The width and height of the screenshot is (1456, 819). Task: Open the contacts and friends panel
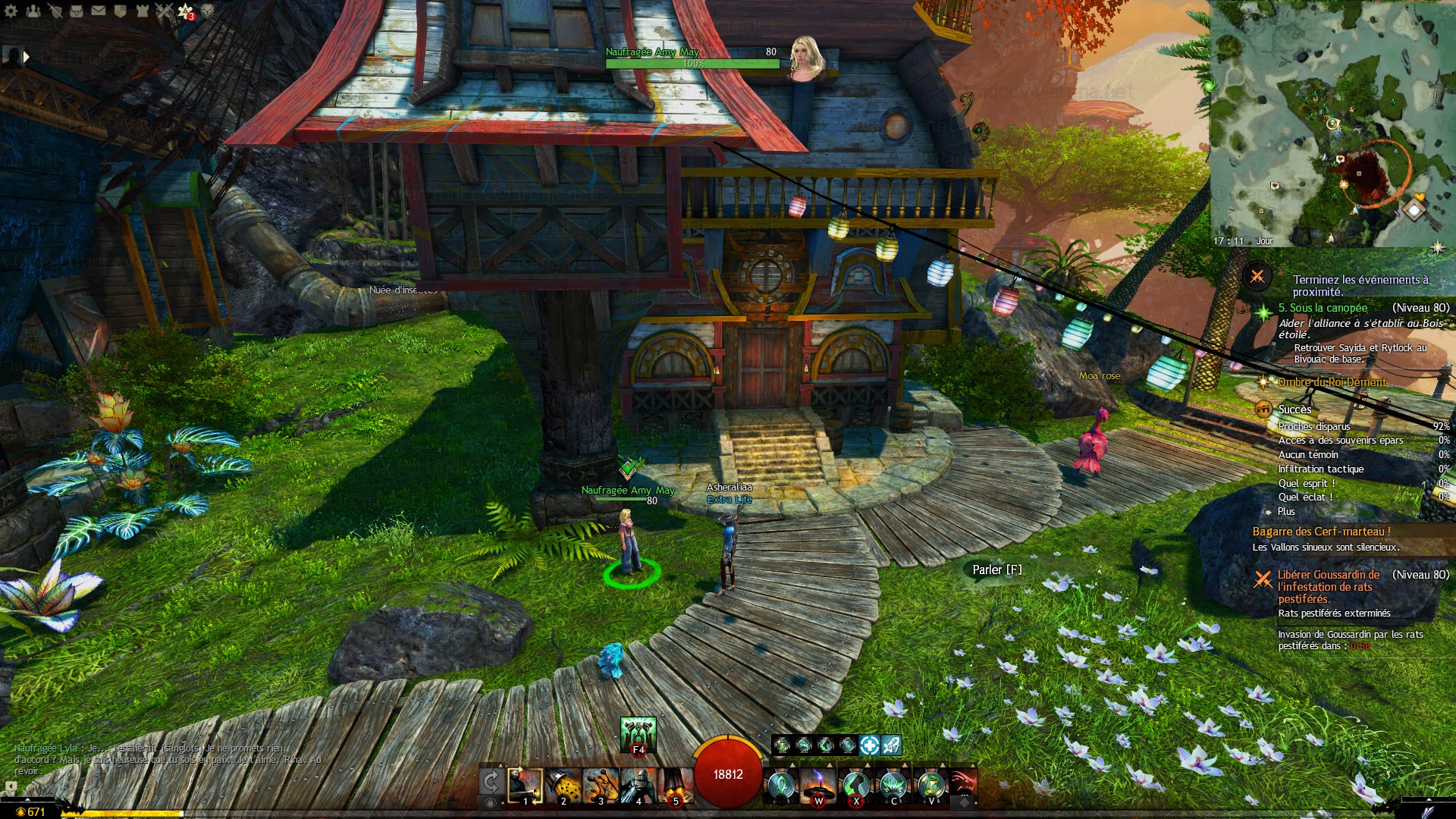click(33, 11)
